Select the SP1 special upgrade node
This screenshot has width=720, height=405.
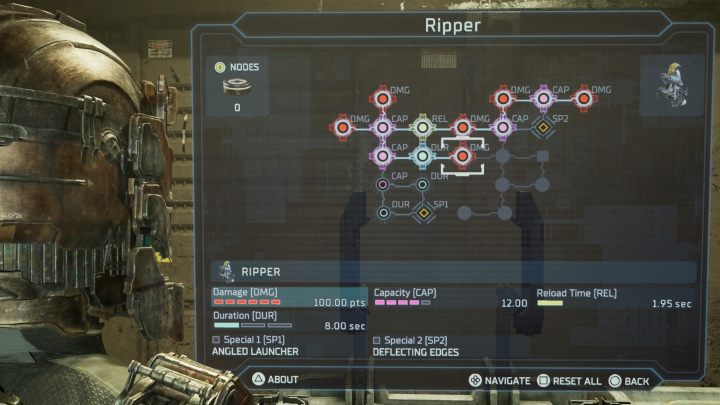(422, 212)
